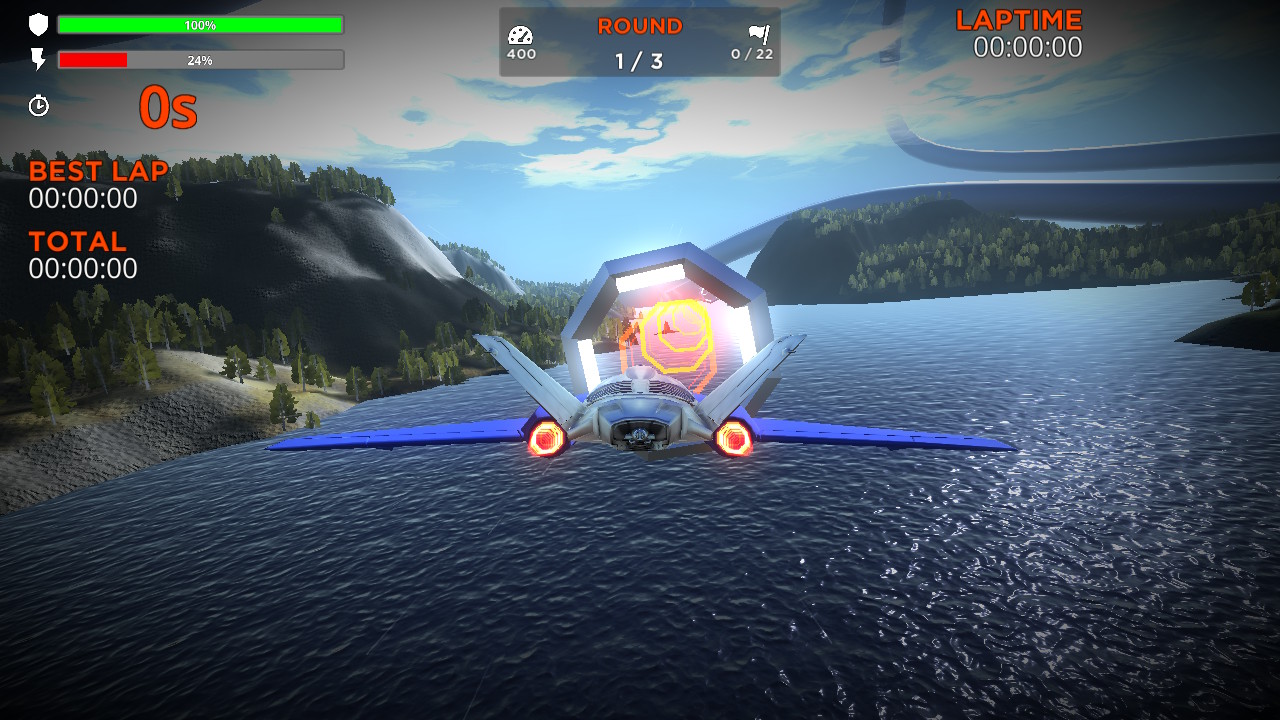This screenshot has width=1280, height=720.
Task: Click the stopwatch timer icon
Action: pyautogui.click(x=39, y=105)
